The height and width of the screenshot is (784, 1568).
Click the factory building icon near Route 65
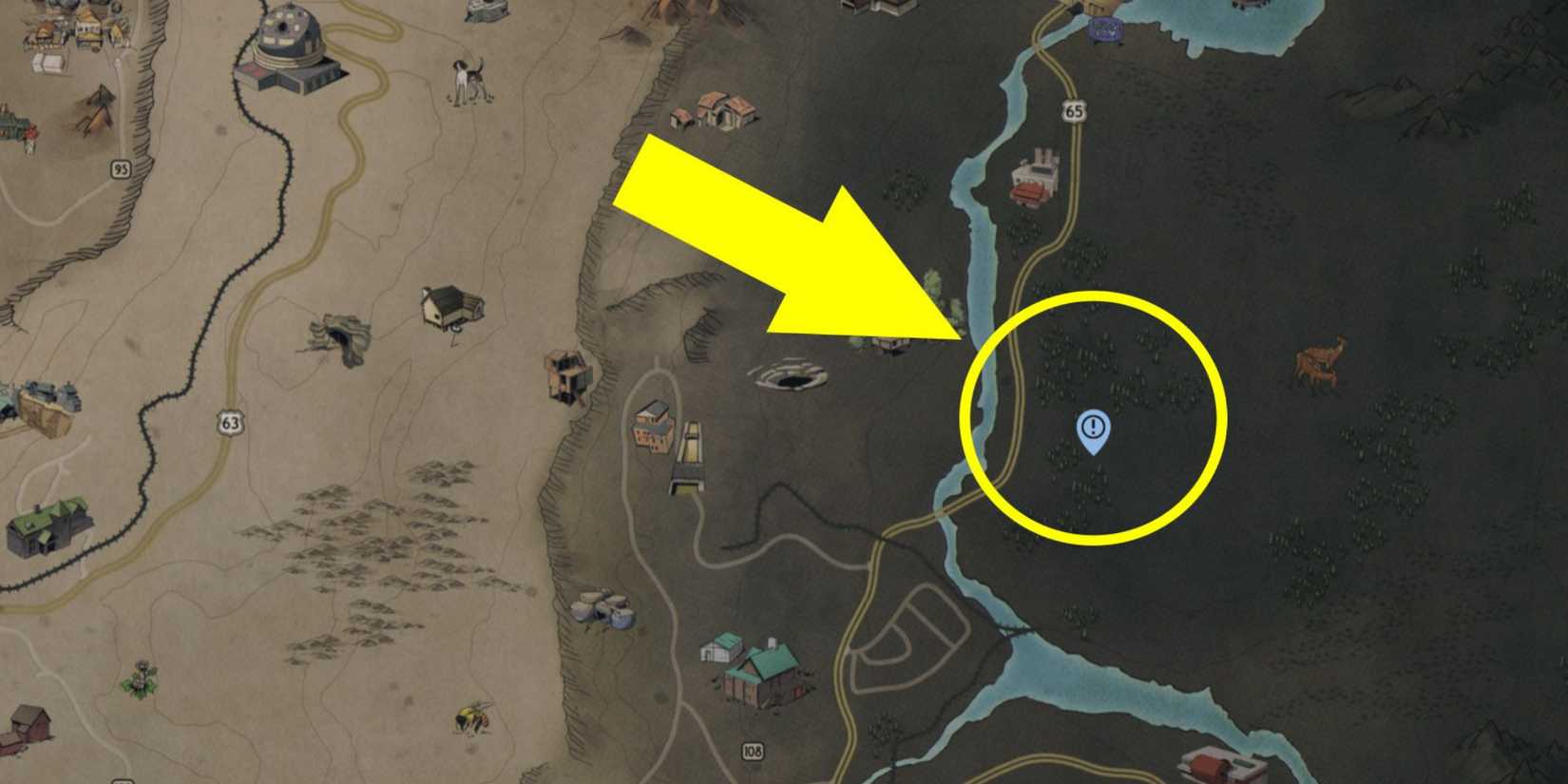(x=1035, y=174)
